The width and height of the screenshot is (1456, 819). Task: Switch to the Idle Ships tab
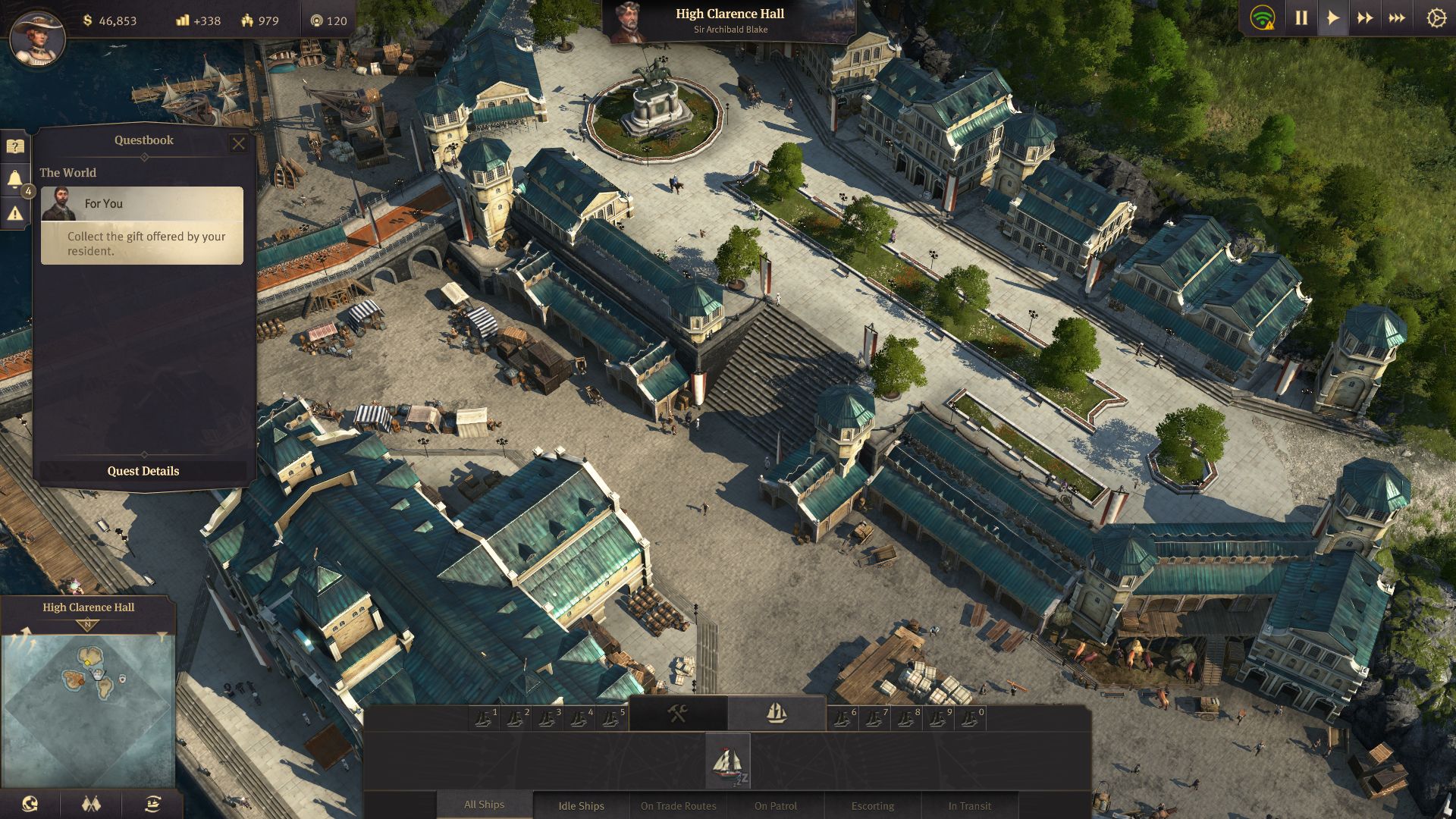coord(581,805)
